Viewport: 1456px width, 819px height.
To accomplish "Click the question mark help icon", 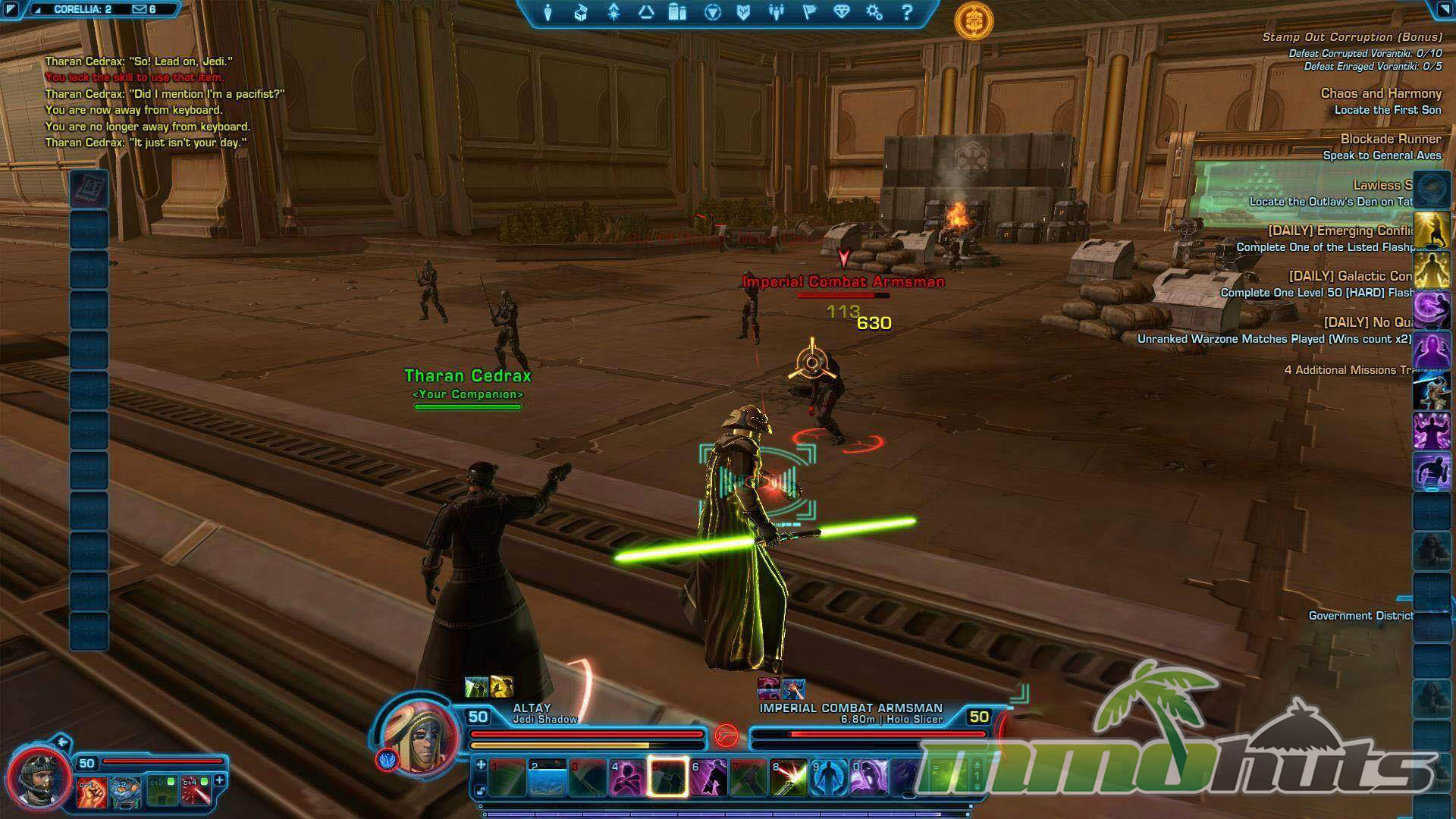I will pos(907,13).
